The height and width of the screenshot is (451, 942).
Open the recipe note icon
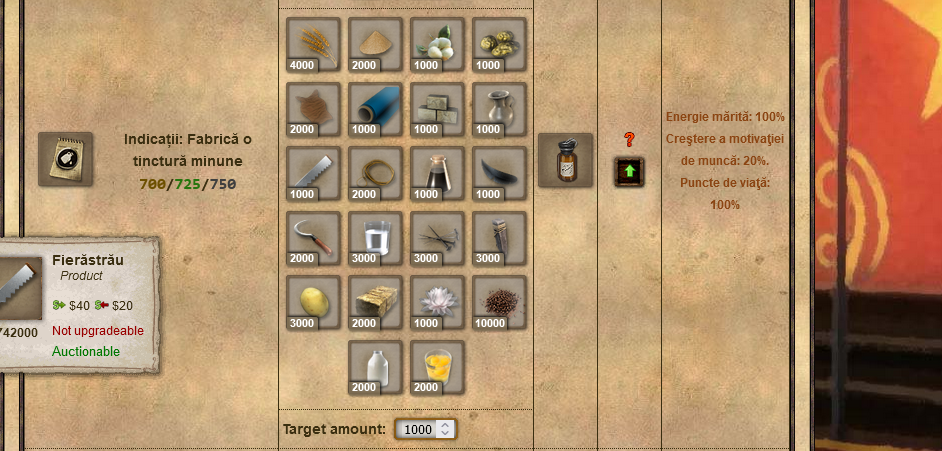65,159
